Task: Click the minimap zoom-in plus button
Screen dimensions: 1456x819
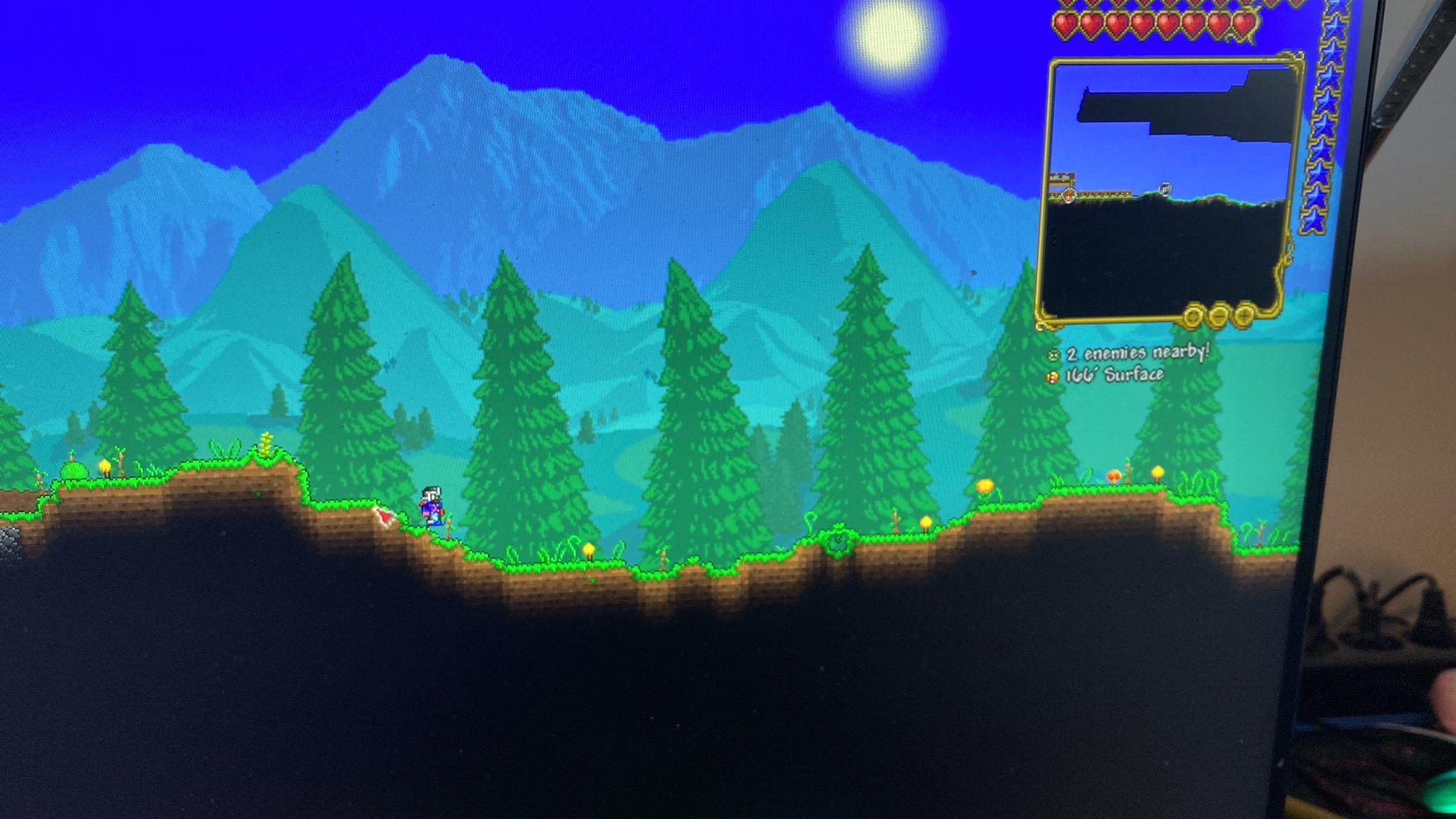Action: pyautogui.click(x=1243, y=316)
